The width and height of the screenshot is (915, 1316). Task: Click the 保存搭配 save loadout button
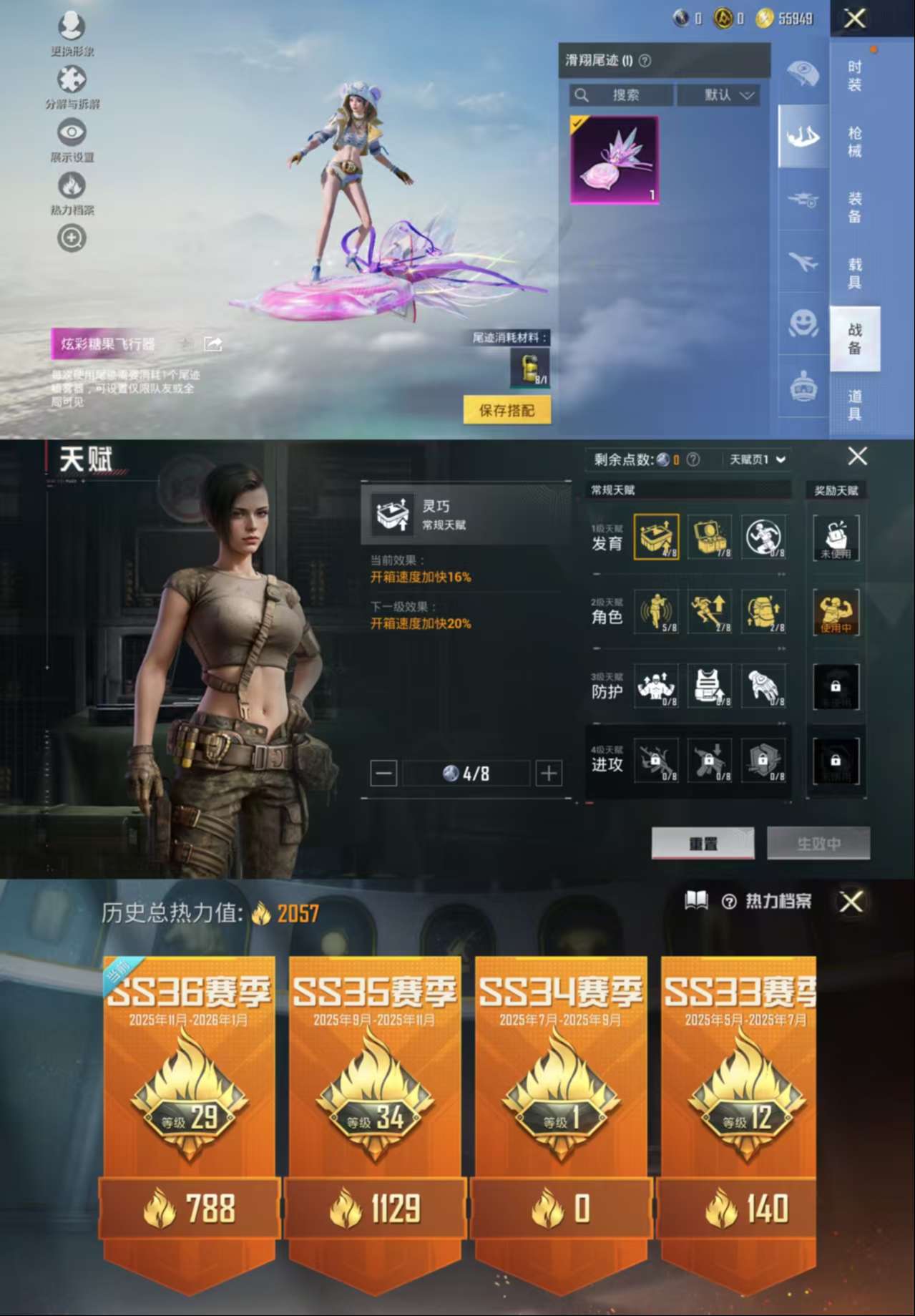(507, 410)
